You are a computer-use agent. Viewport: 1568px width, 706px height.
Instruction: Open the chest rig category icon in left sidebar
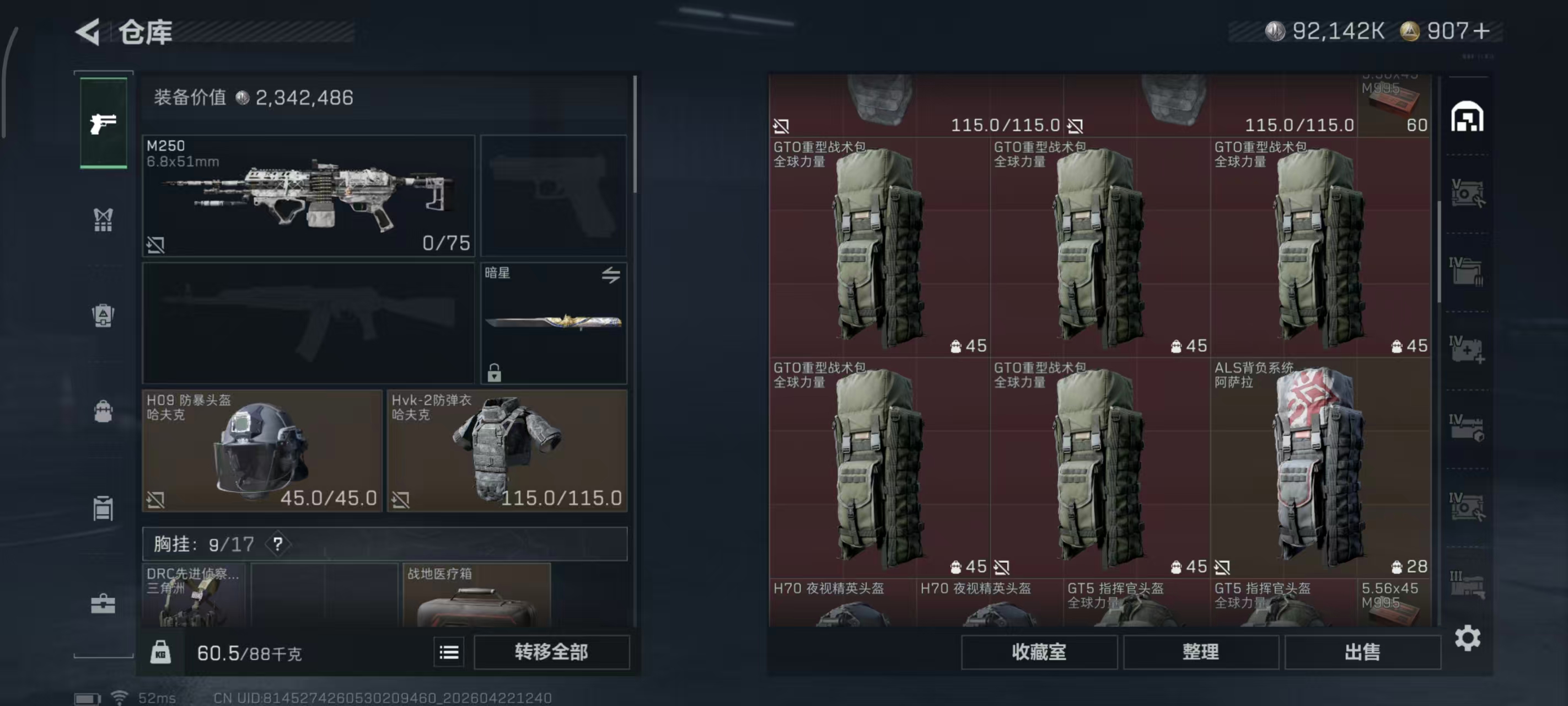(x=104, y=220)
